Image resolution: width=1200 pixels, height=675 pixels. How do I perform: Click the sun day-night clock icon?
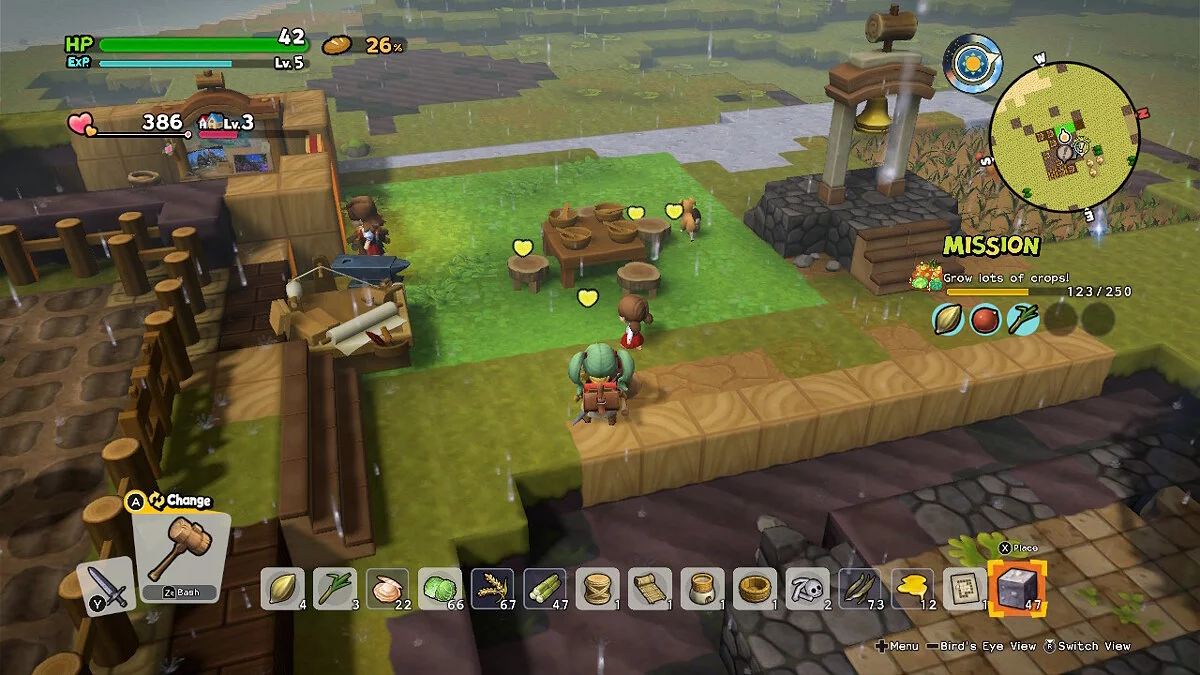(x=971, y=62)
